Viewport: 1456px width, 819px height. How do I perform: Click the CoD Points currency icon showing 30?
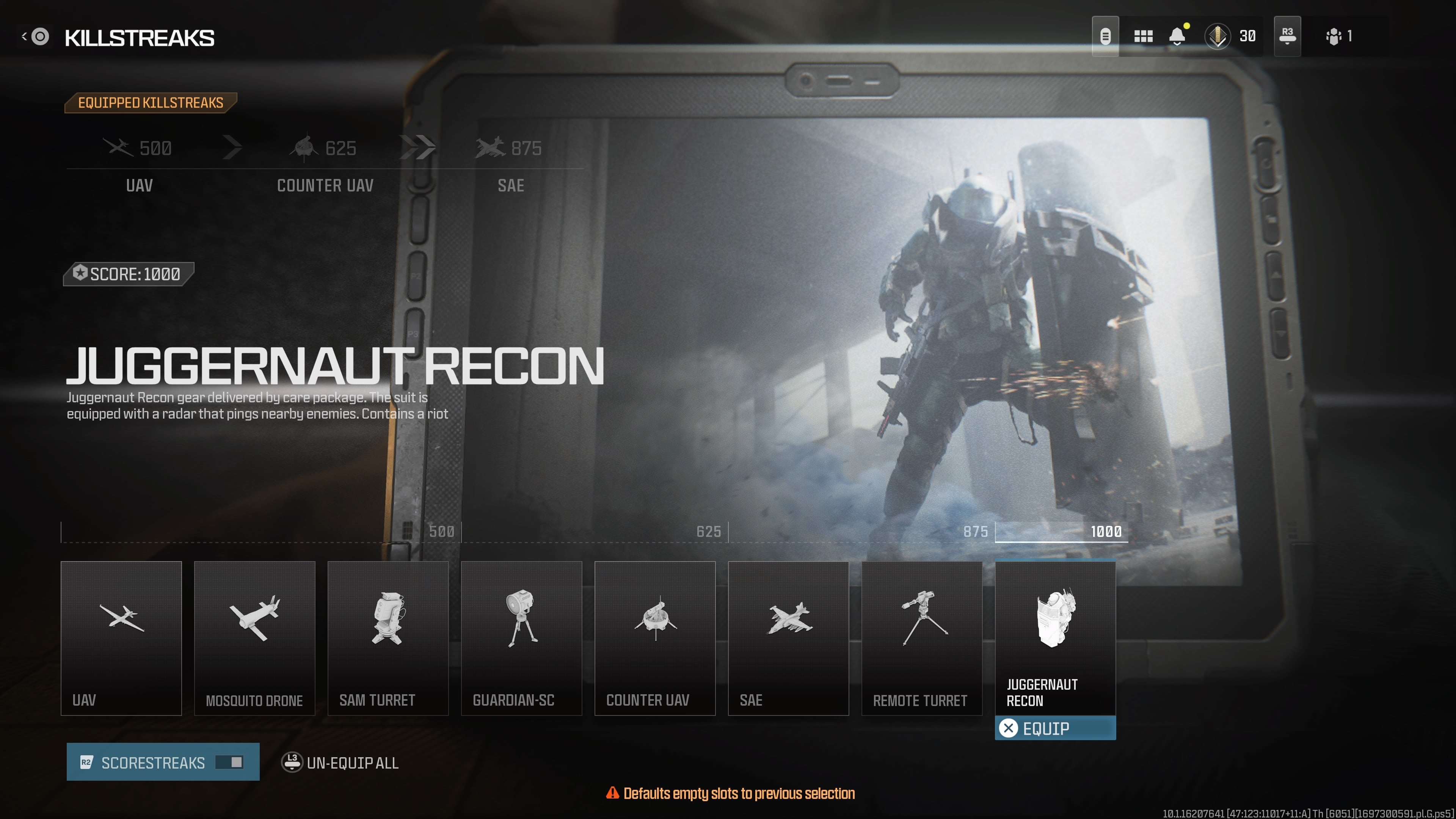(1218, 36)
